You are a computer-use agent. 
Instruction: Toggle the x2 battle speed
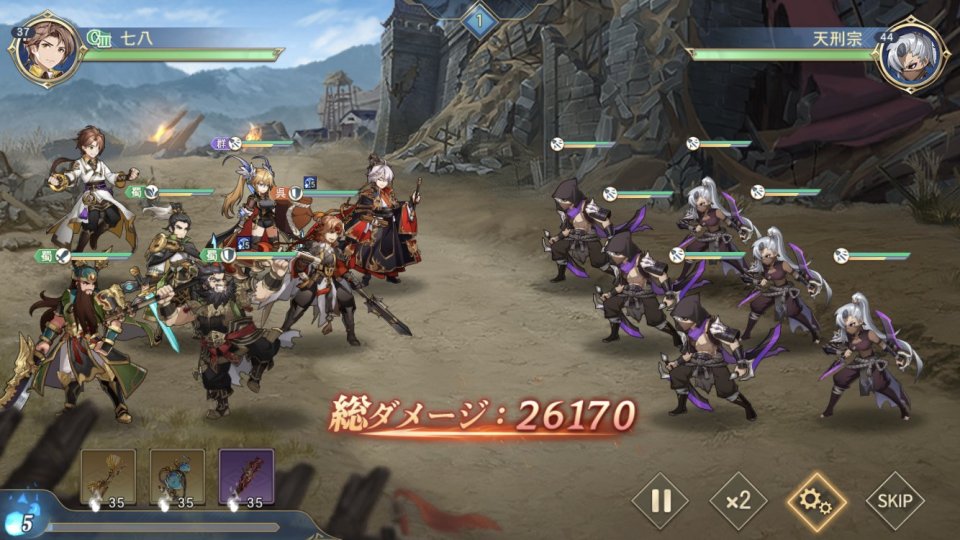(738, 500)
